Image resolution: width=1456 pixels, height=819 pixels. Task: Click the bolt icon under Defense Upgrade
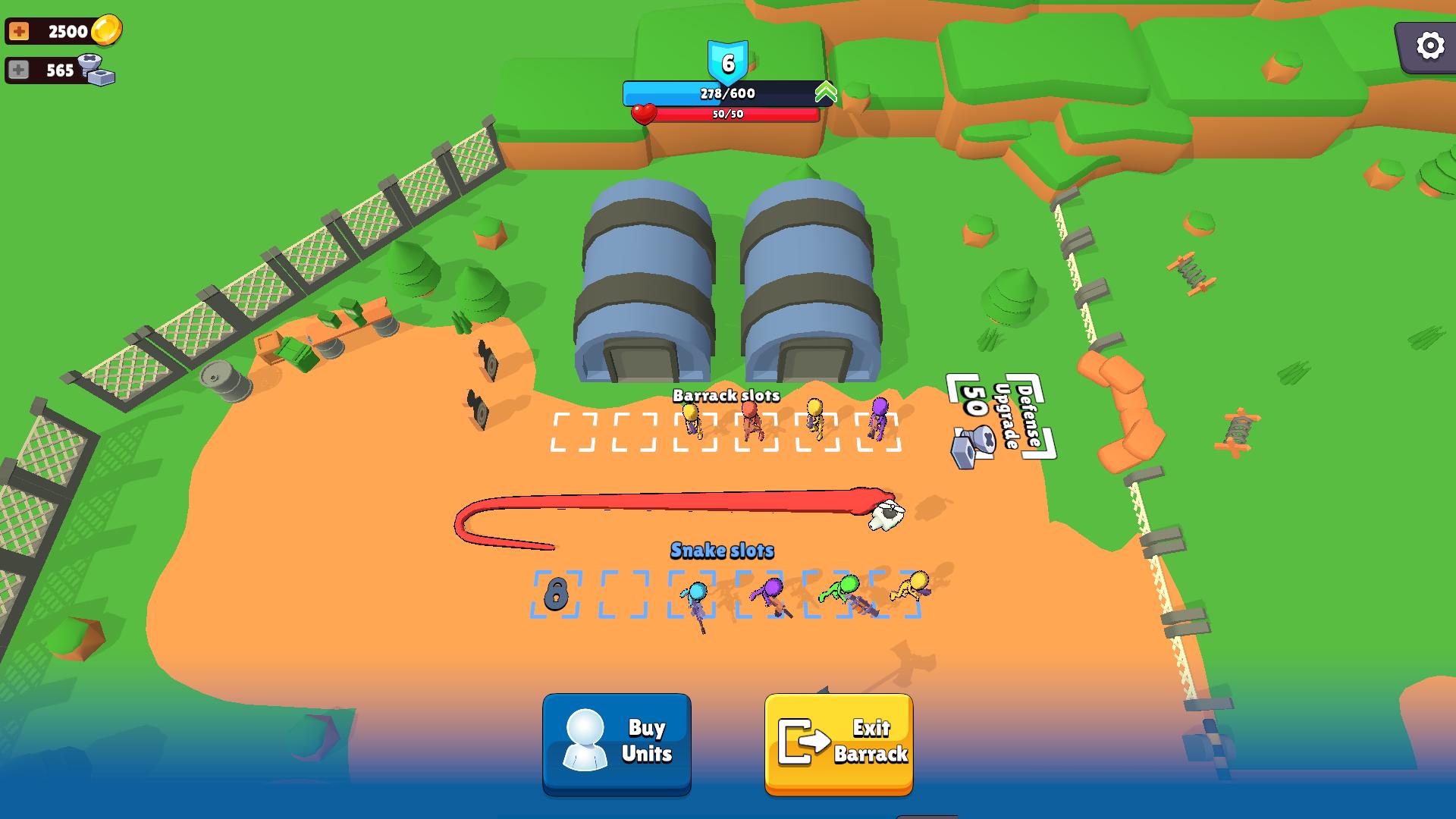point(972,446)
